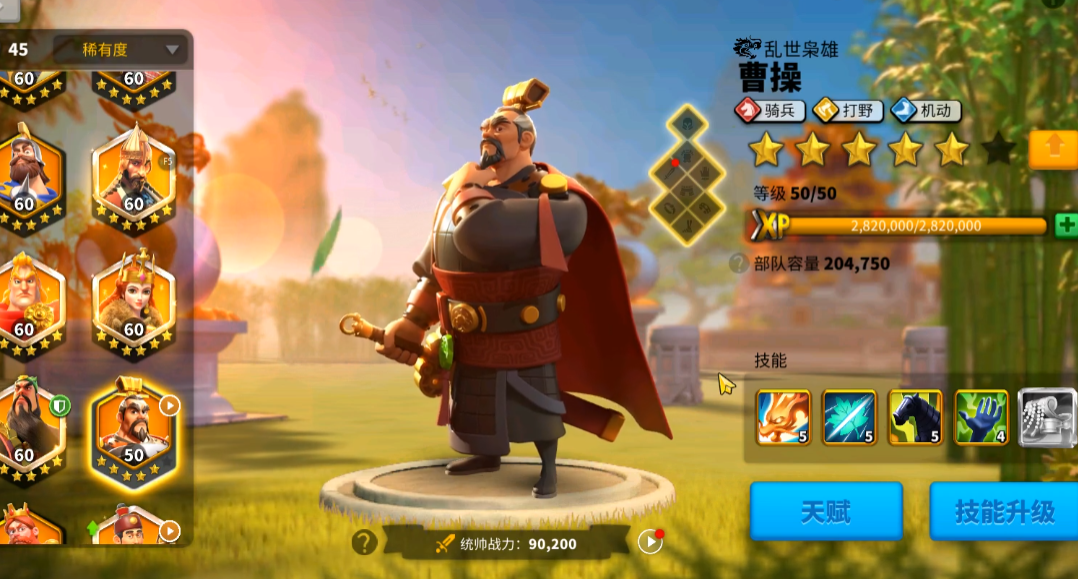1078x579 pixels.
Task: Open the blue hand skill icon
Action: (981, 417)
